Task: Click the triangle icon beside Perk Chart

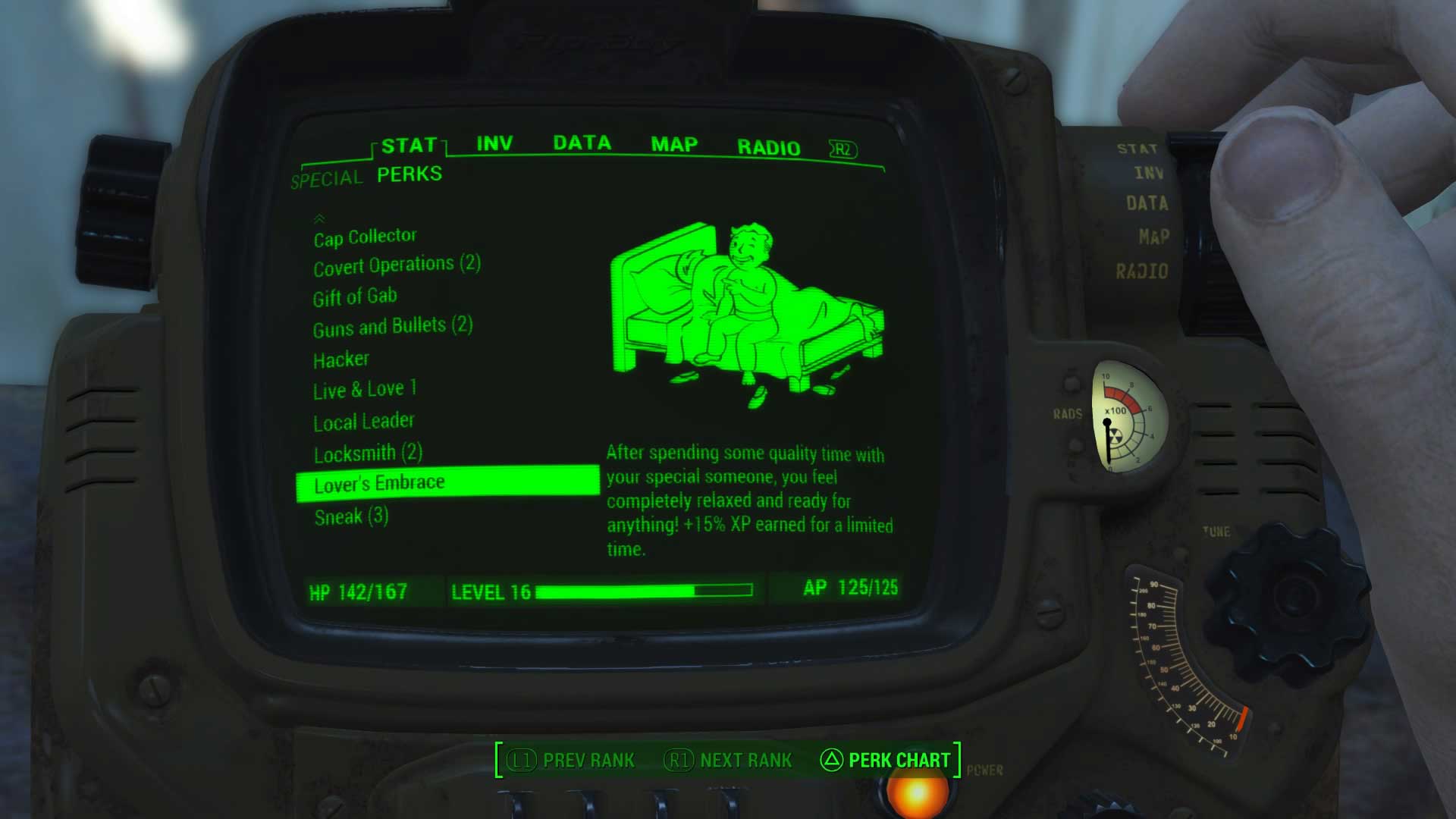Action: 833,761
